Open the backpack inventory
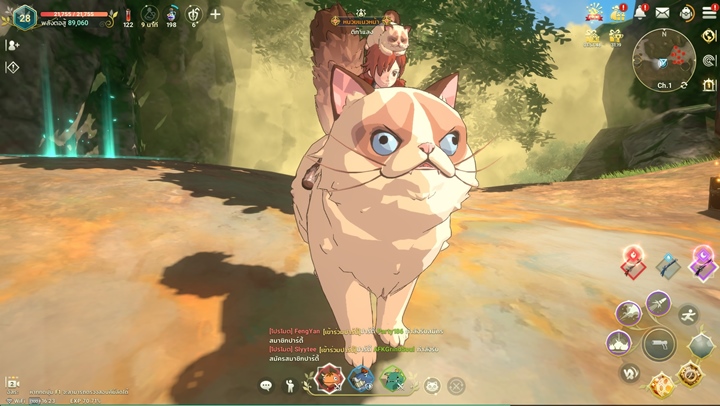The width and height of the screenshot is (720, 406). pos(686,12)
